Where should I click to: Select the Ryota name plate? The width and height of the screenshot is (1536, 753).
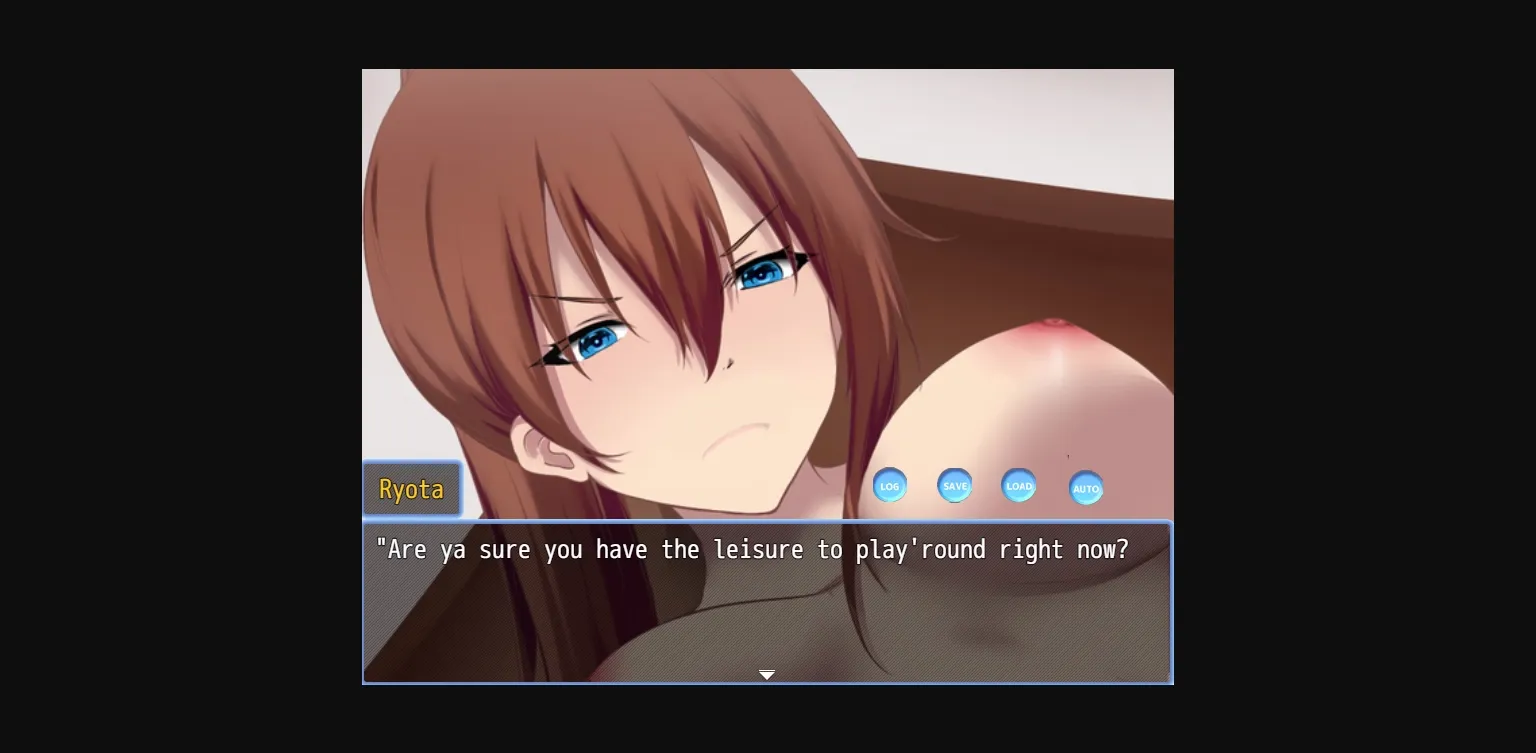tap(412, 489)
